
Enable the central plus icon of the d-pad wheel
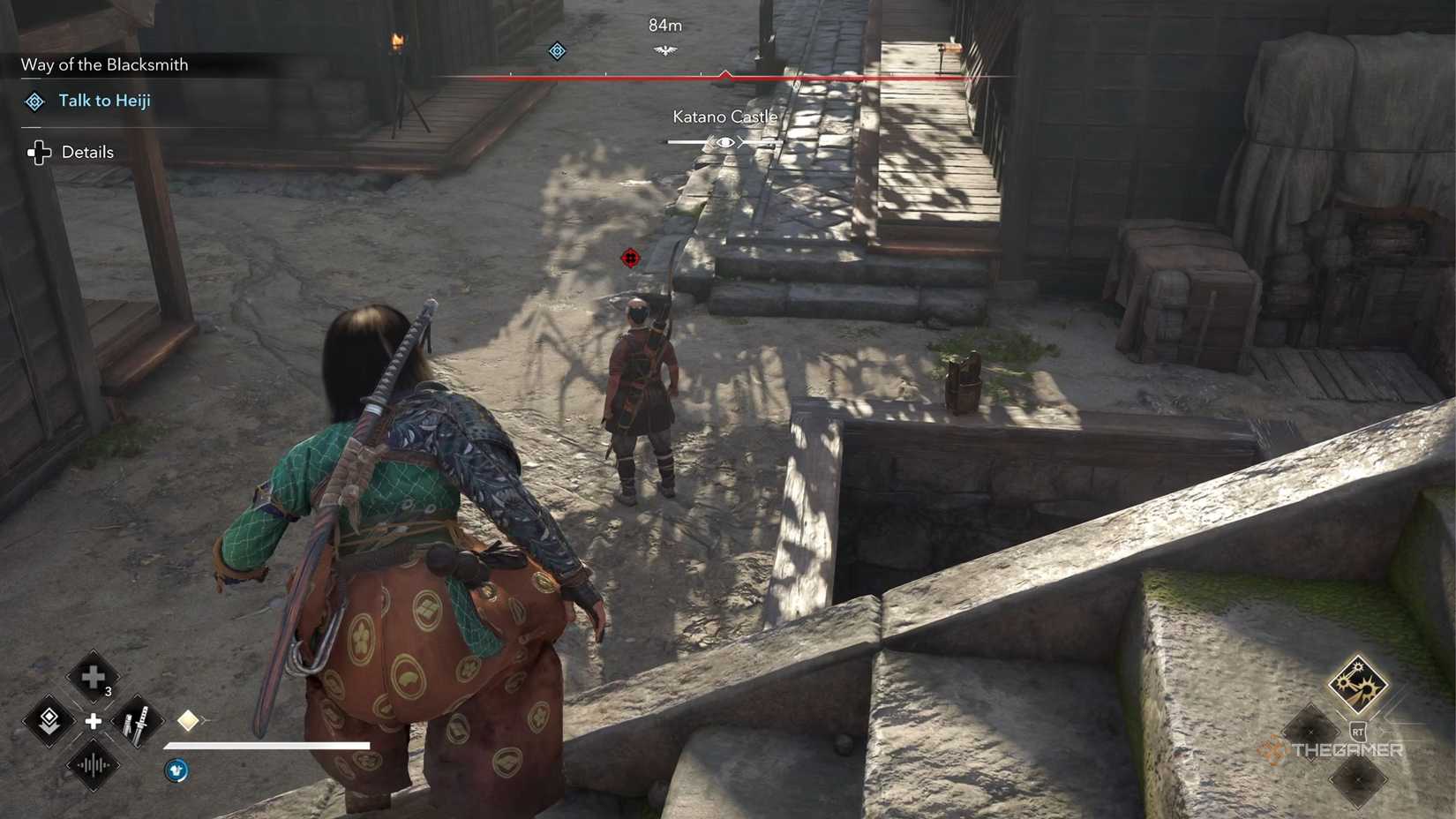pyautogui.click(x=93, y=723)
